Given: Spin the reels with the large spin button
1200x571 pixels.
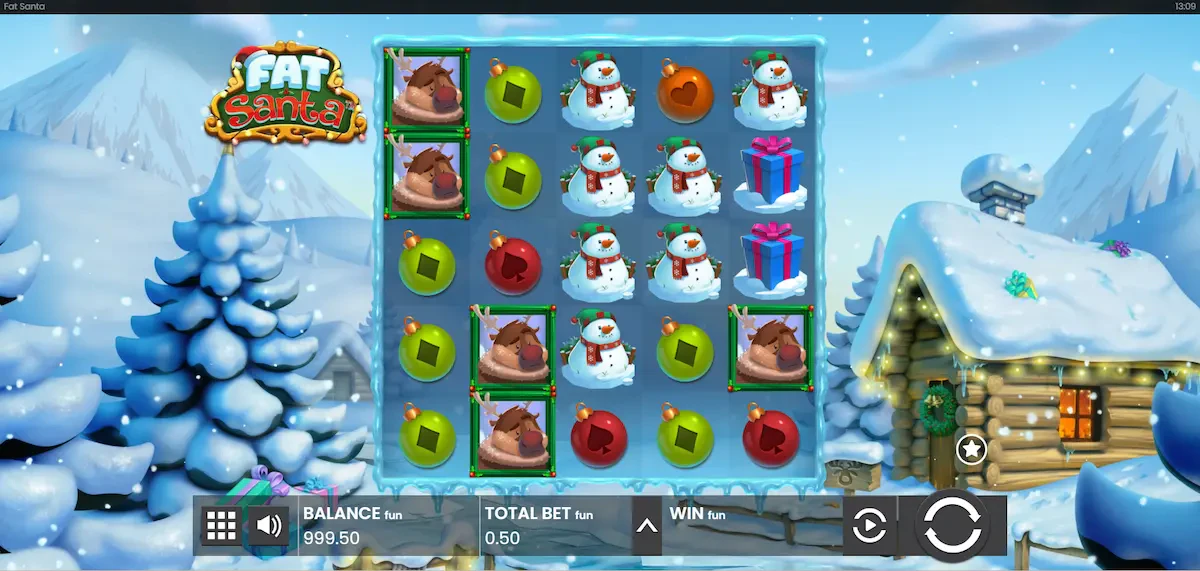Looking at the screenshot, I should pyautogui.click(x=951, y=525).
